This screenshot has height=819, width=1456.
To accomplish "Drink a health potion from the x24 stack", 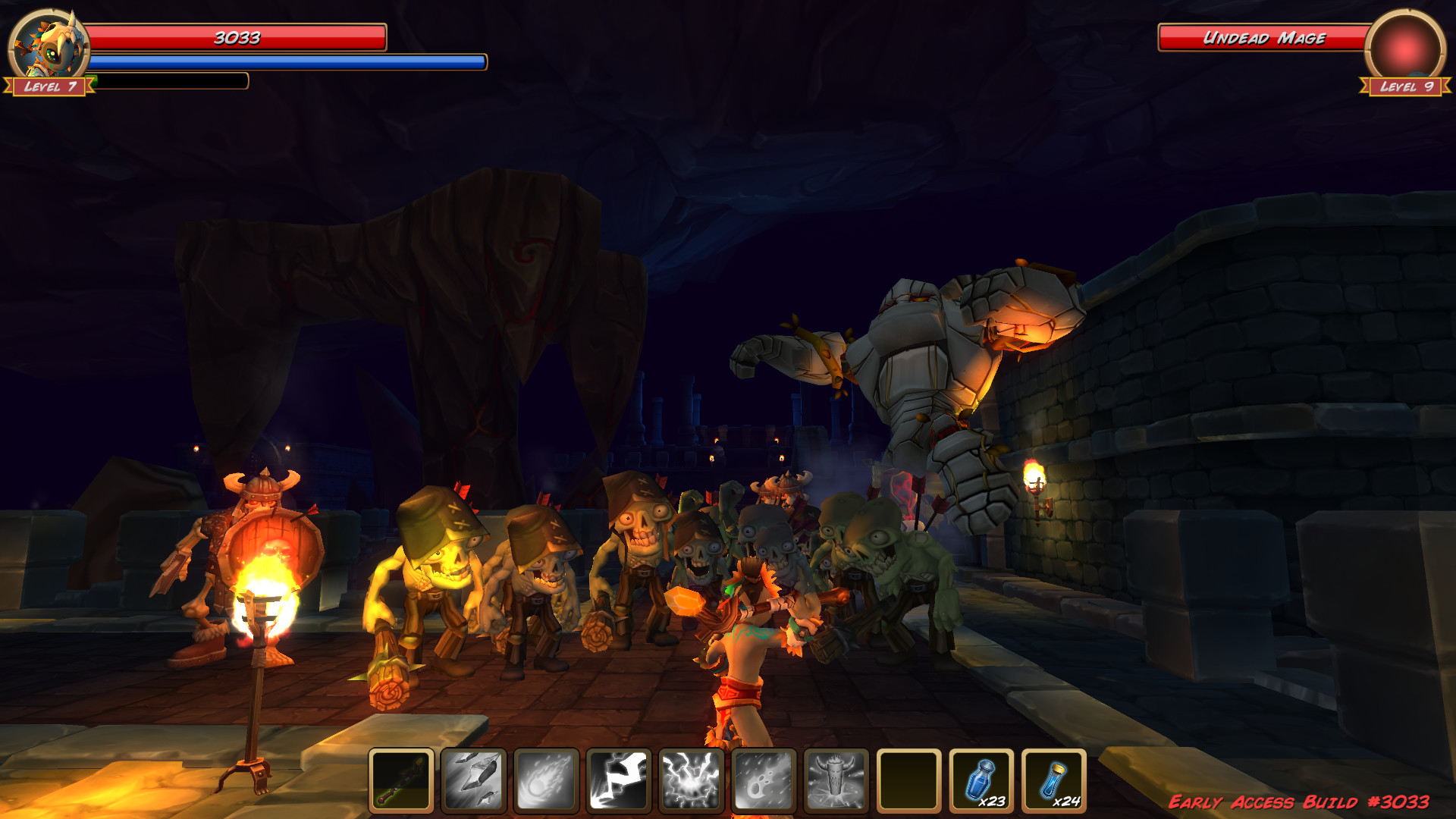I will pos(1054,781).
